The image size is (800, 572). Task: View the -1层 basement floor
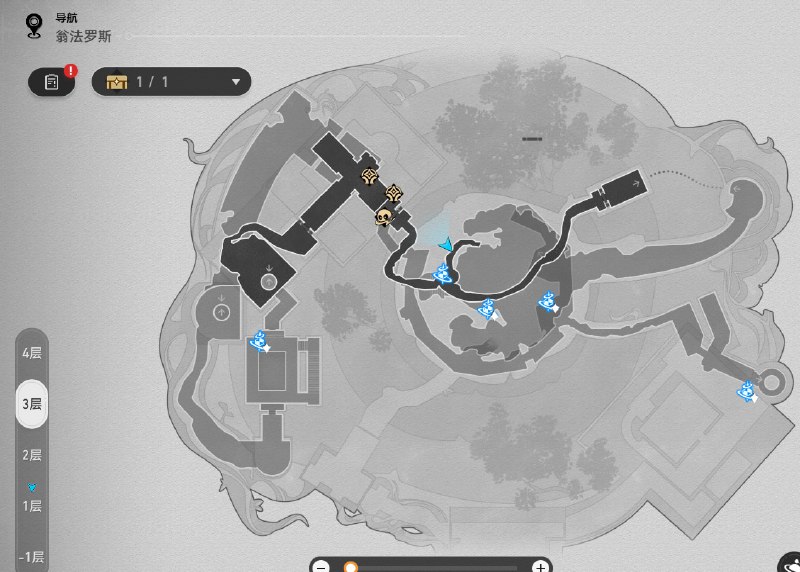pos(32,556)
